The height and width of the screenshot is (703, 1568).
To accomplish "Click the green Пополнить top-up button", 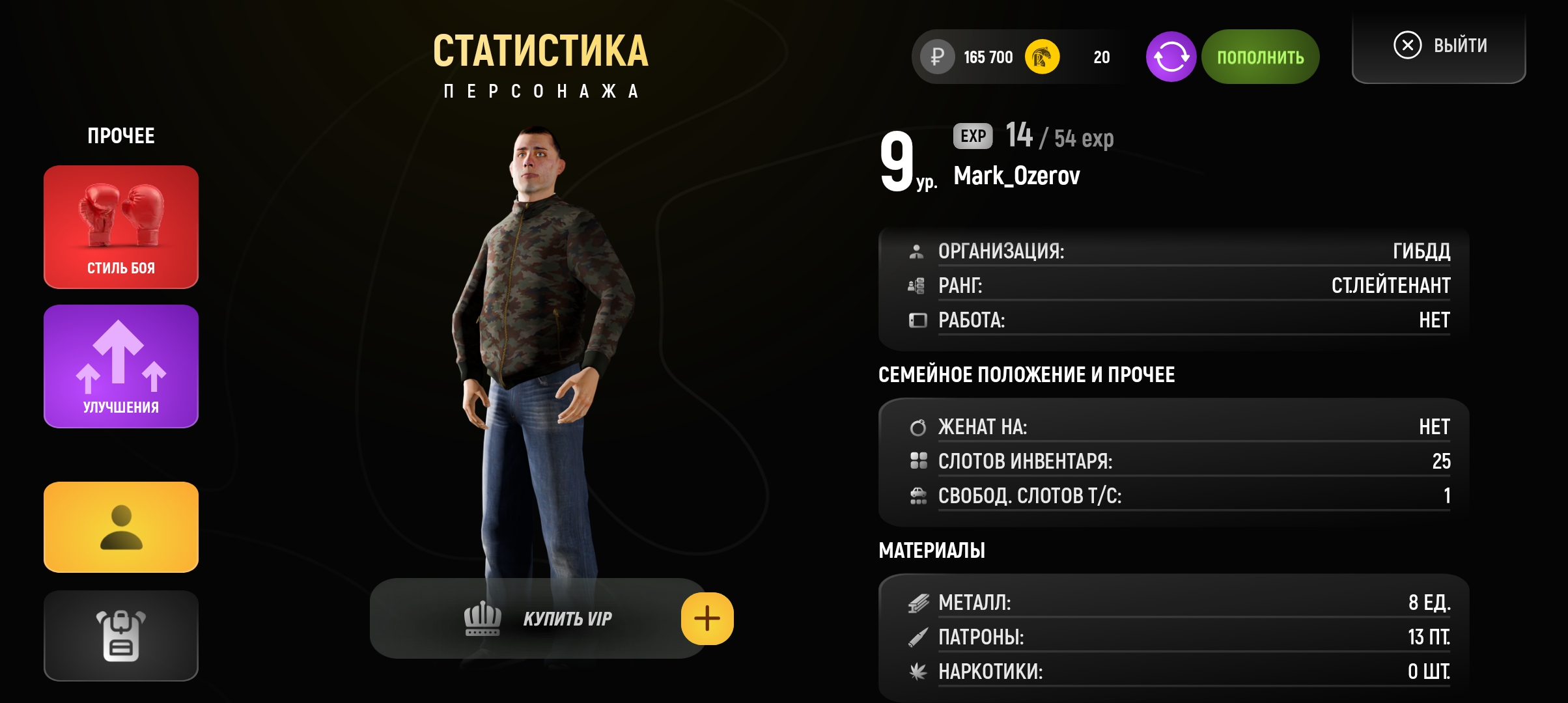I will coord(1261,57).
